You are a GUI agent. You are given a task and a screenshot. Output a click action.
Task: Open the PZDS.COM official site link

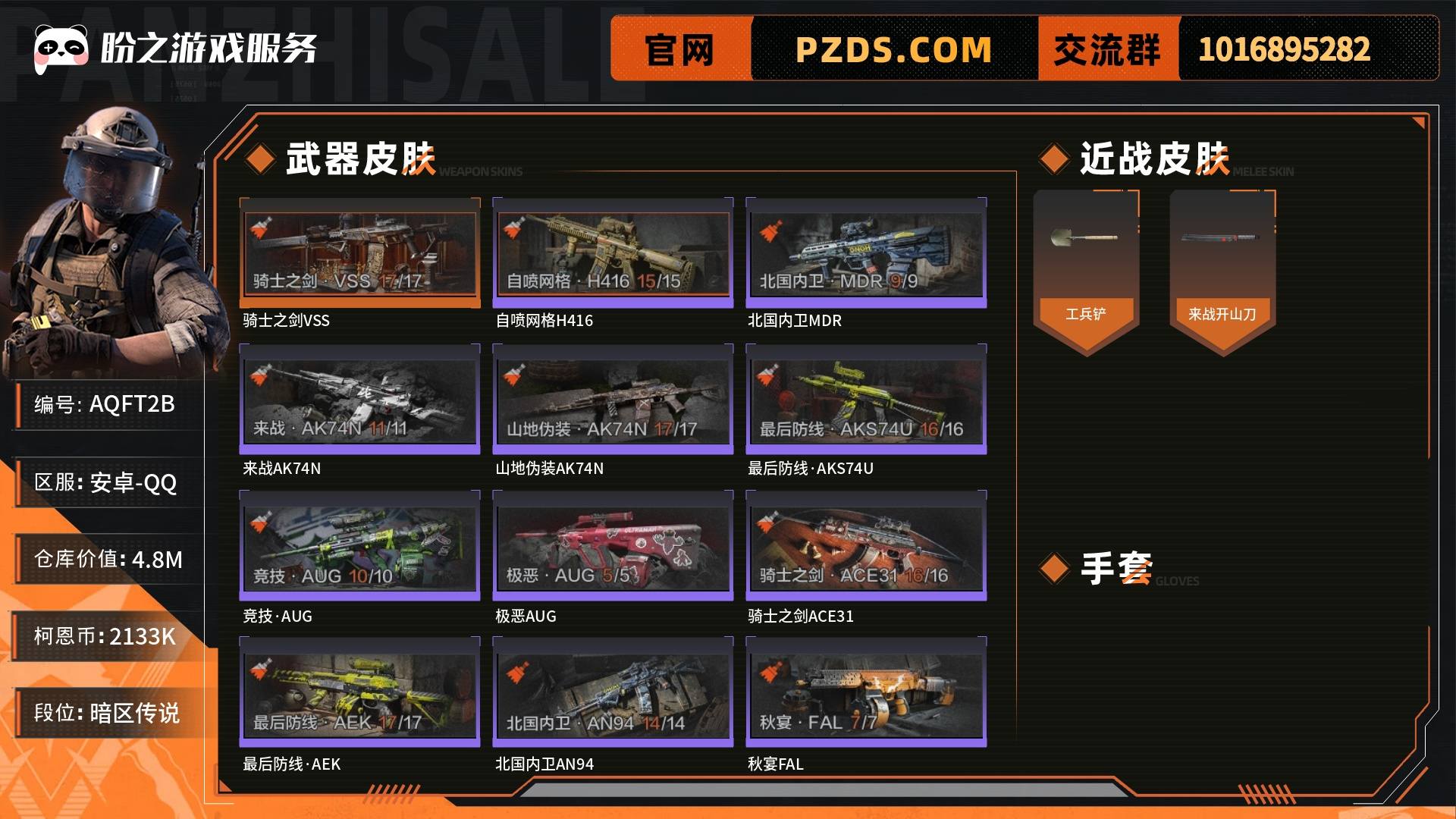click(x=893, y=50)
